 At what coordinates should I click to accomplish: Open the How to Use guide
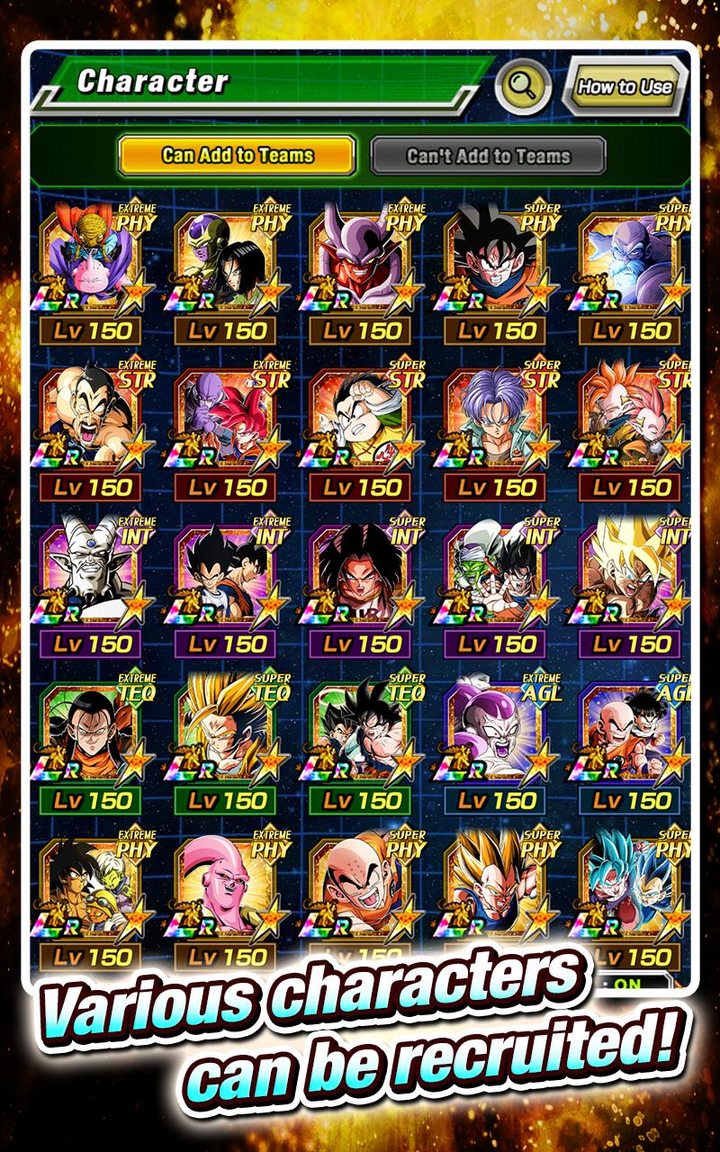pyautogui.click(x=625, y=87)
